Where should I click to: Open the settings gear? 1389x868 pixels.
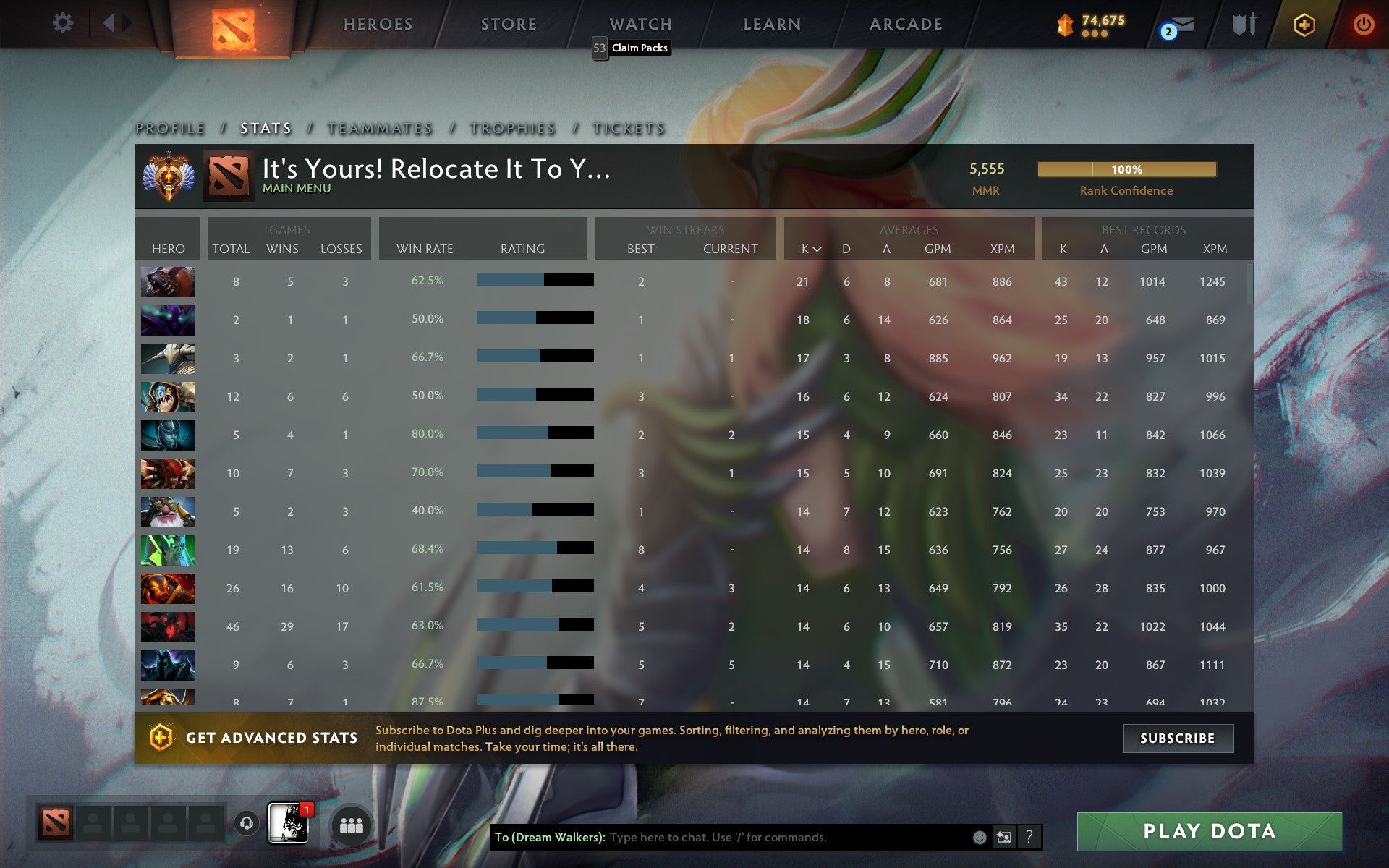click(64, 22)
